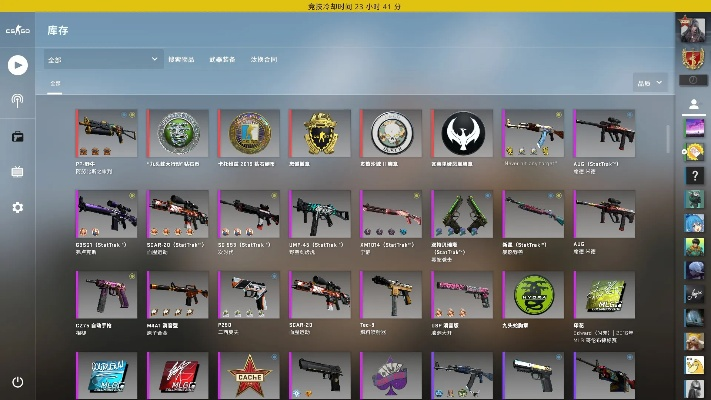711x400 pixels.
Task: Open the Watch TV icon
Action: [x=17, y=171]
